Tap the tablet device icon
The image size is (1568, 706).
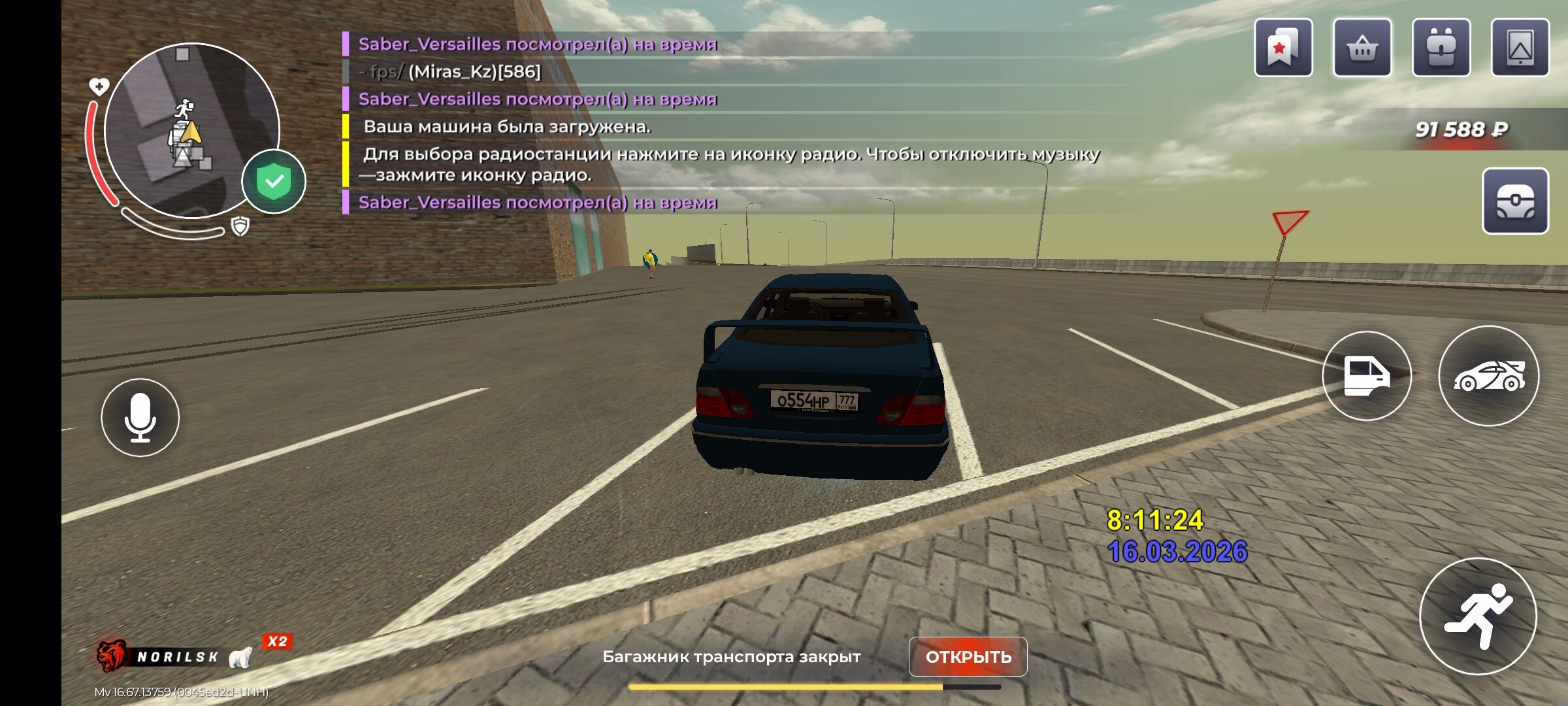1520,48
